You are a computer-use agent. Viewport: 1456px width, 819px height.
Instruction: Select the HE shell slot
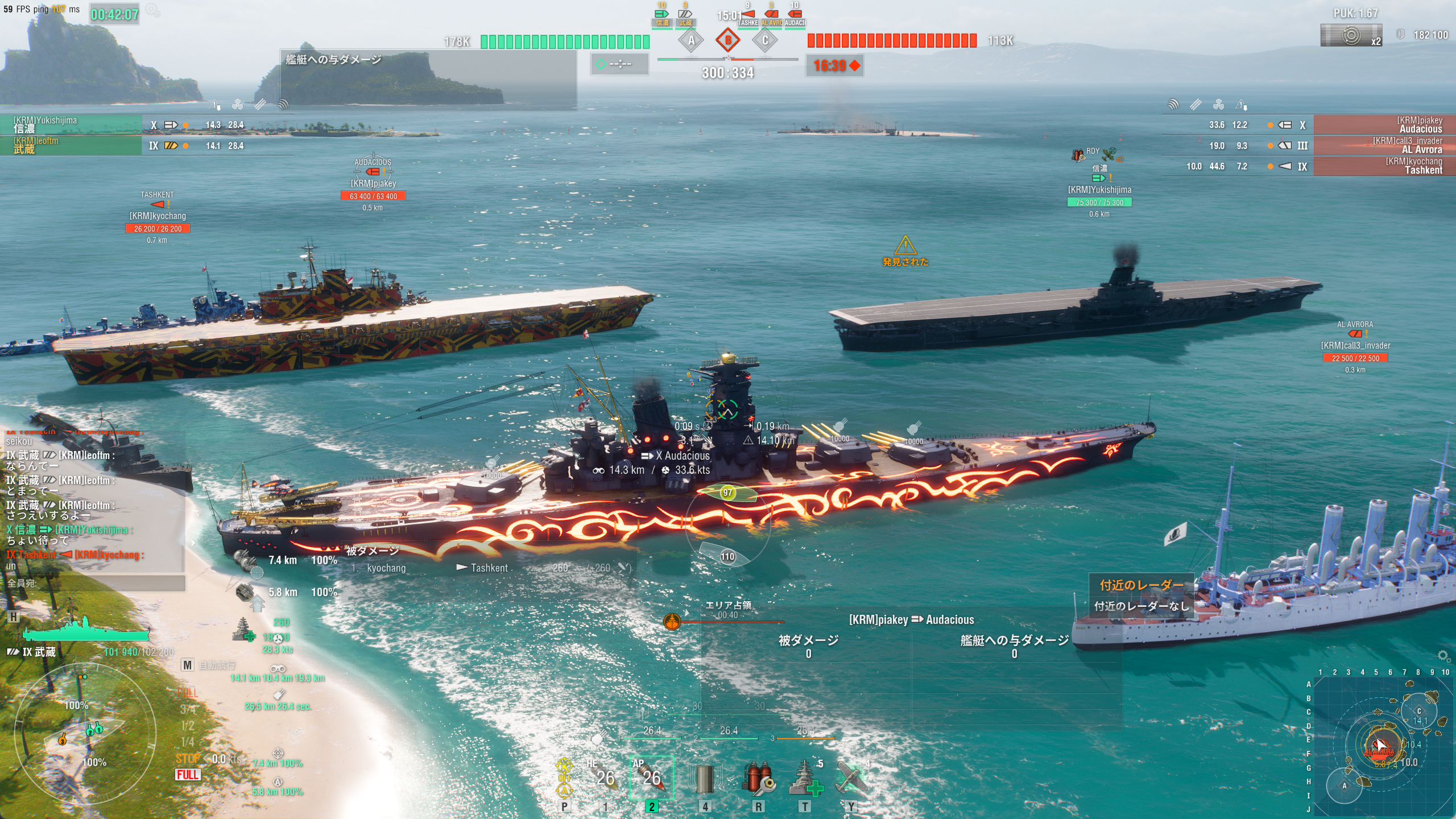click(605, 777)
